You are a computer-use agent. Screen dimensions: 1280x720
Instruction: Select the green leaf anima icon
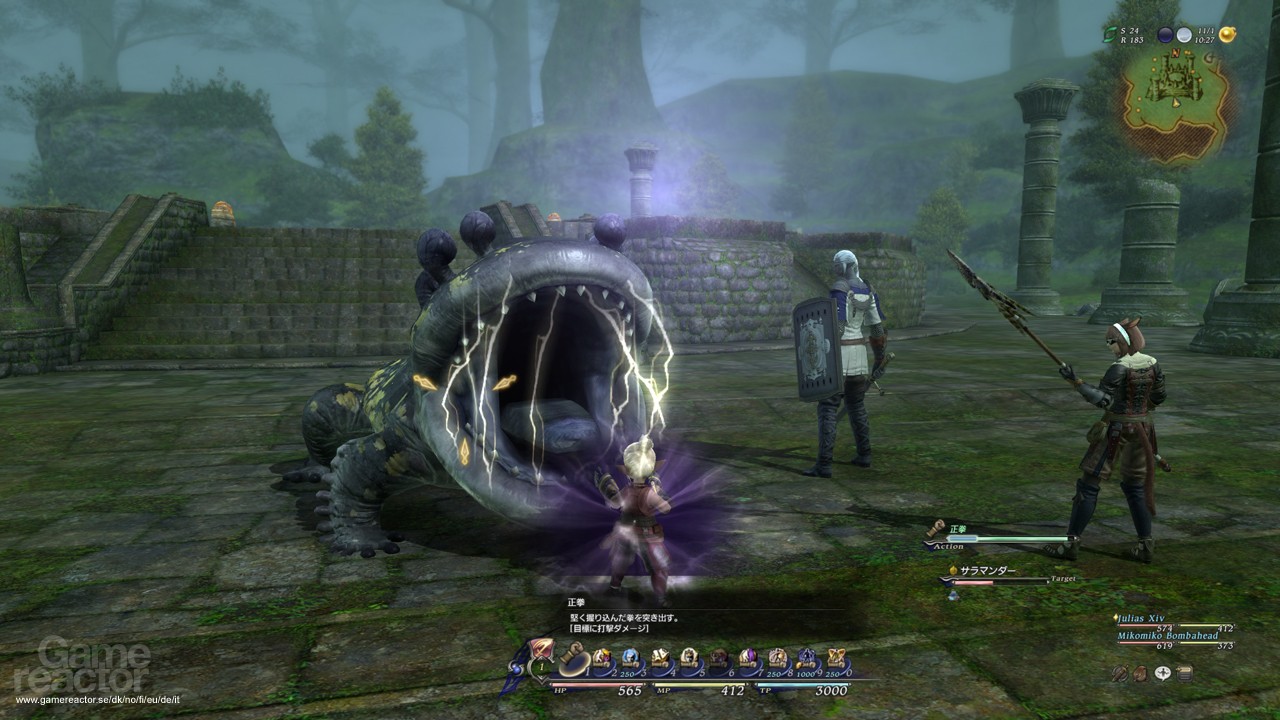(1110, 35)
